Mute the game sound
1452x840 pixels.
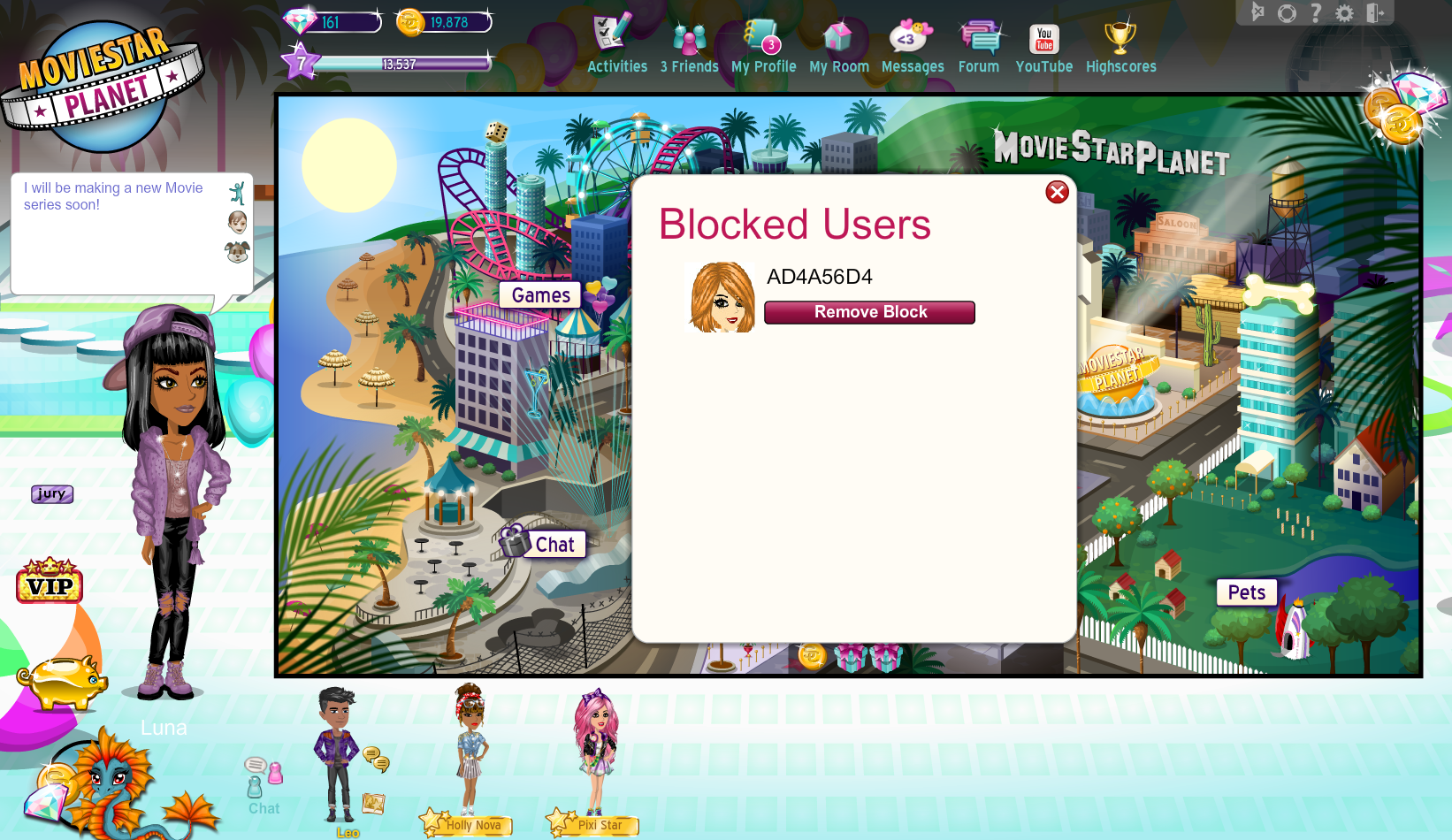pos(1257,12)
